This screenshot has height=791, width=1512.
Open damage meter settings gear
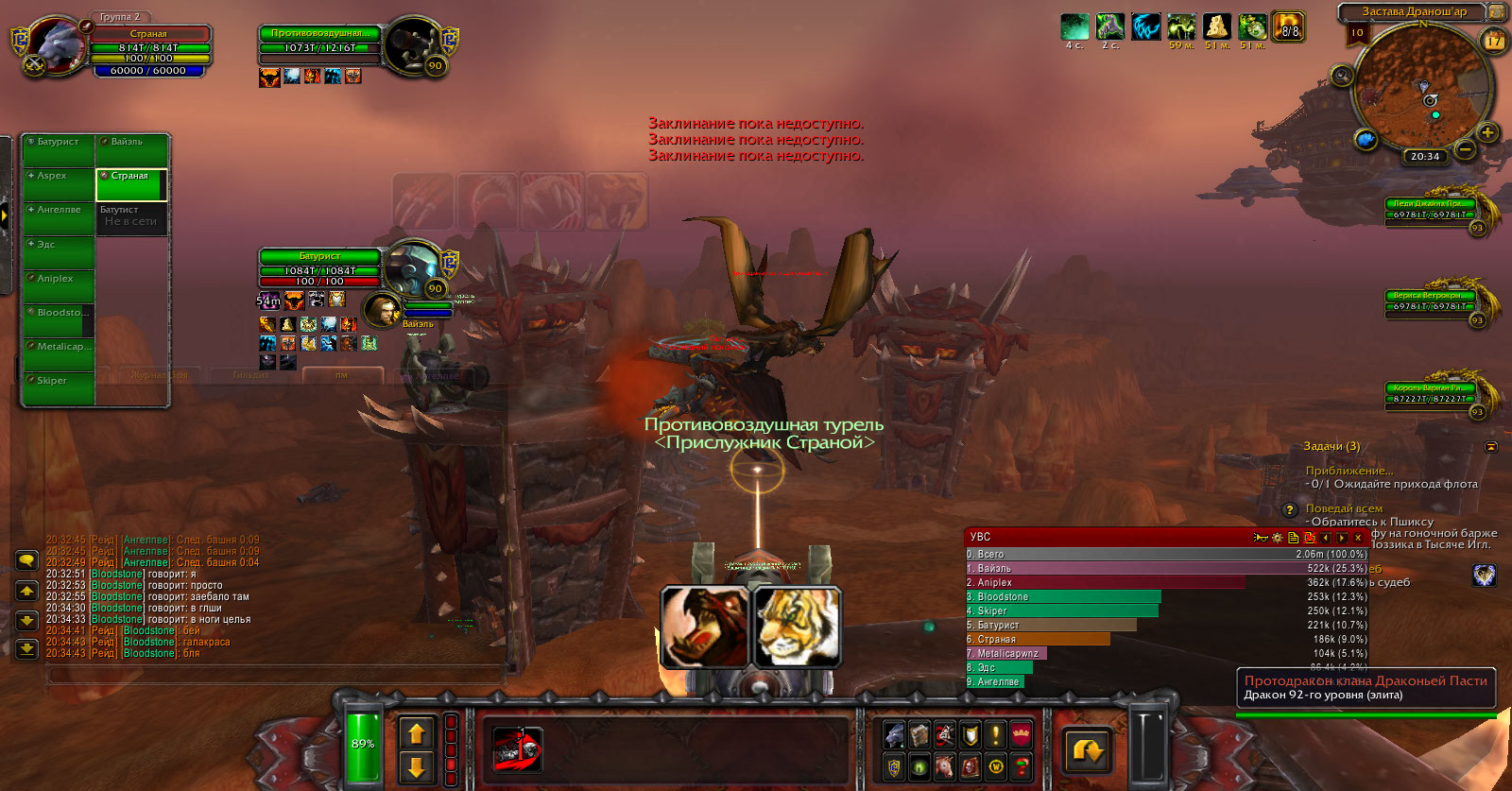click(1277, 538)
